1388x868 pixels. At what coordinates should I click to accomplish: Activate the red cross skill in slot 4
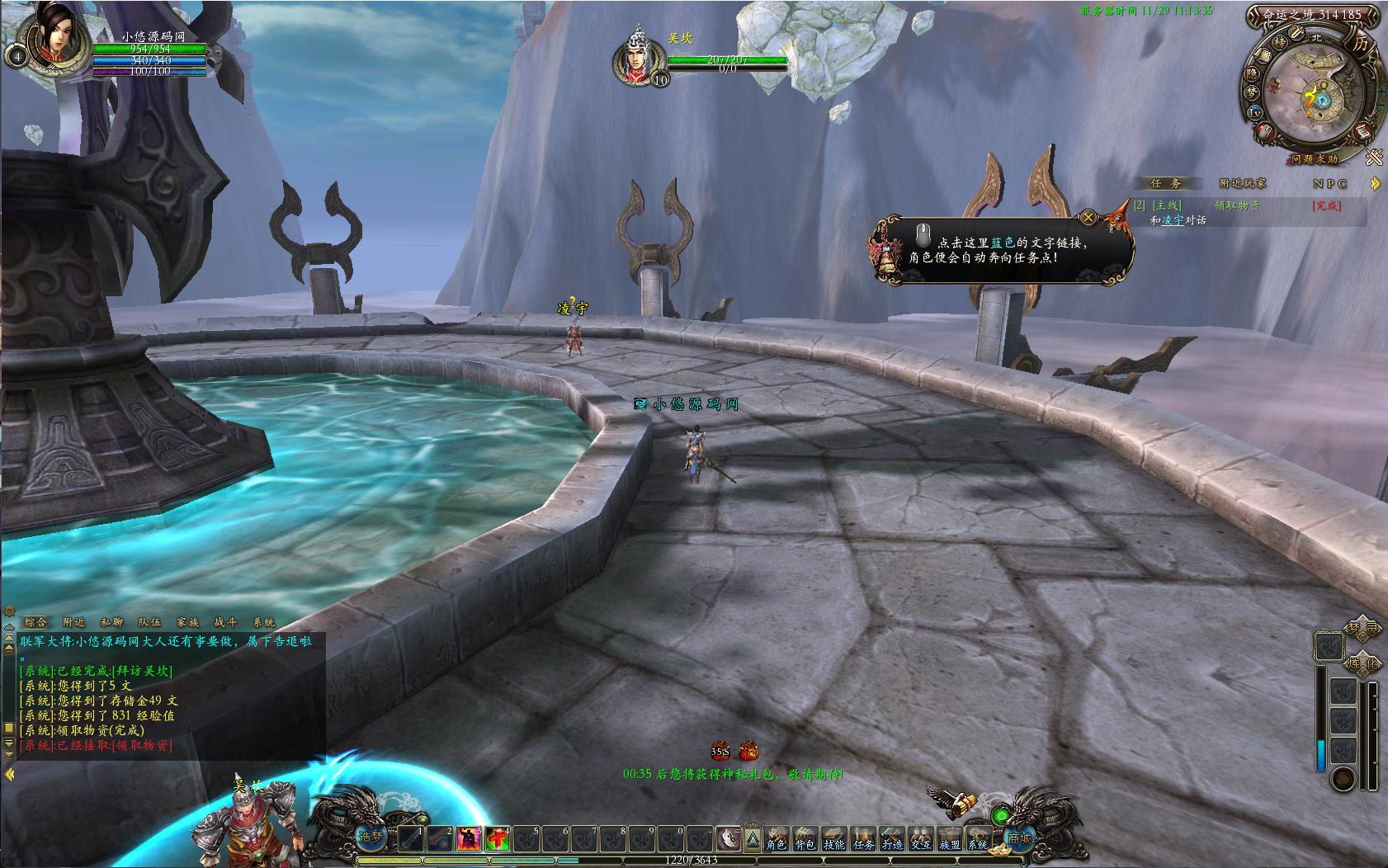click(497, 839)
